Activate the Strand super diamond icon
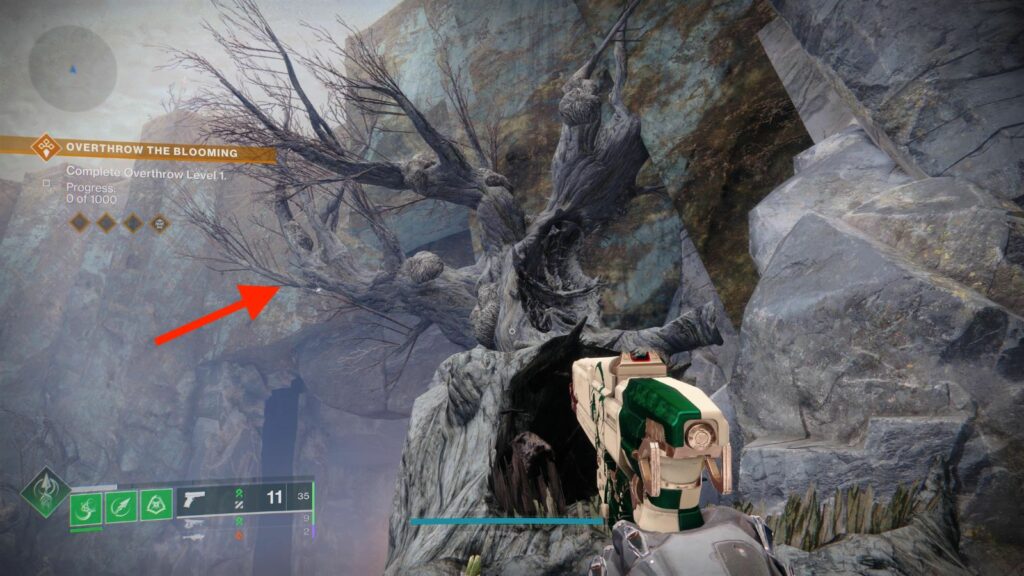The height and width of the screenshot is (576, 1024). [45, 492]
